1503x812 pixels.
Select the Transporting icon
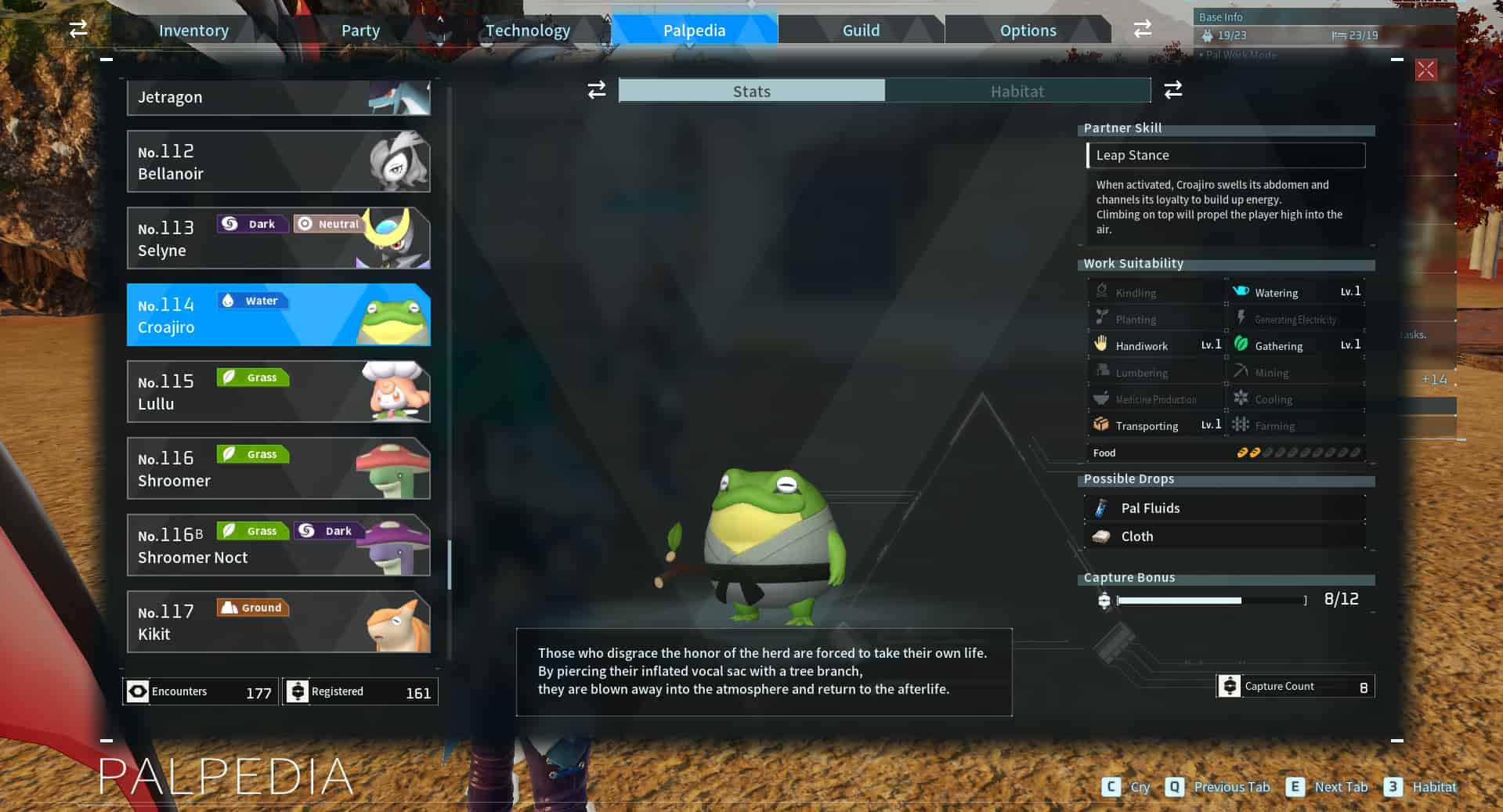(1101, 424)
